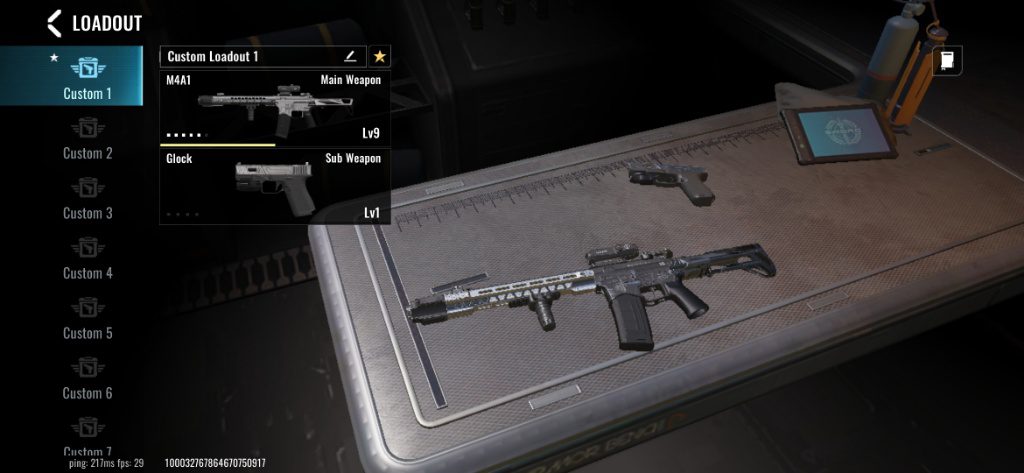This screenshot has width=1024, height=473.
Task: Rename loadout with the pencil edit icon
Action: [350, 57]
